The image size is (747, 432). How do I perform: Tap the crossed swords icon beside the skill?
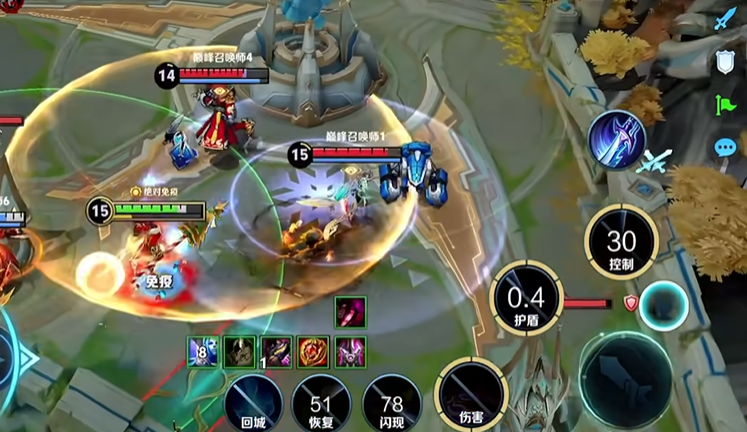click(656, 160)
